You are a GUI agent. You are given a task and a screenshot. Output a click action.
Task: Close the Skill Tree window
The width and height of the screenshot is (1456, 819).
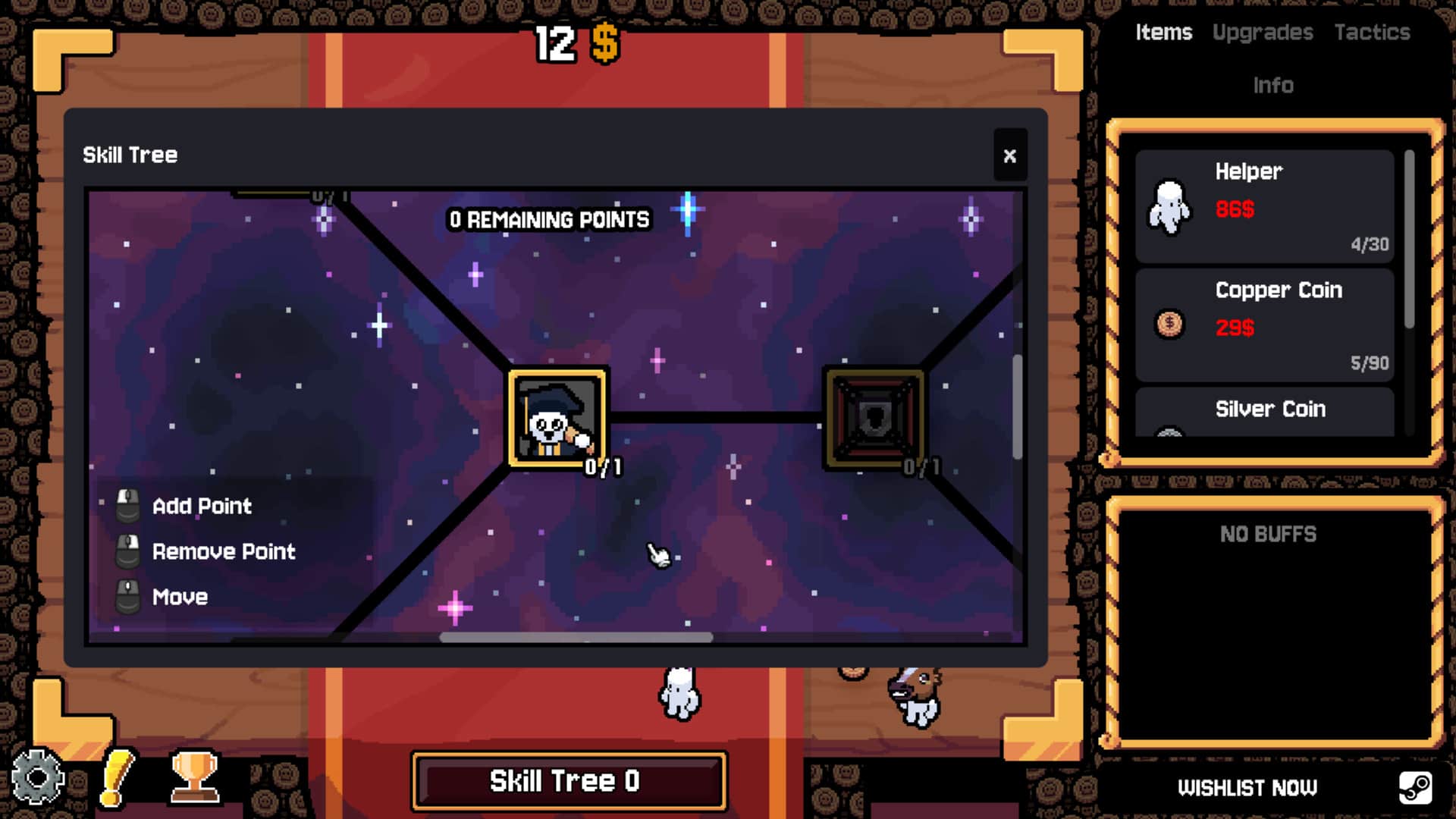point(1010,155)
